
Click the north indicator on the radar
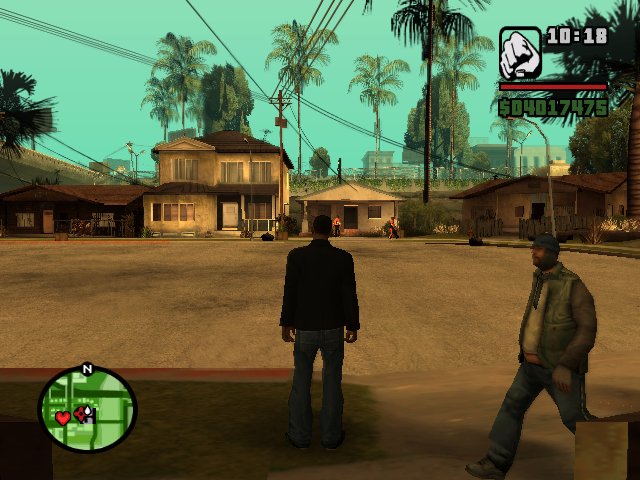pyautogui.click(x=87, y=369)
